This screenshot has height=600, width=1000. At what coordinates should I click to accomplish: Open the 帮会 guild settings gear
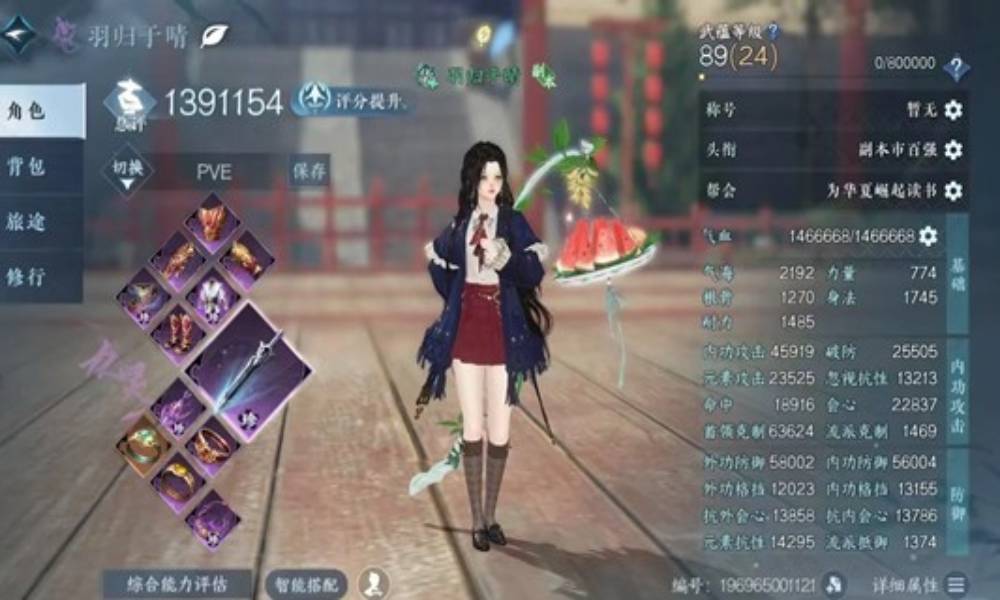click(x=953, y=190)
